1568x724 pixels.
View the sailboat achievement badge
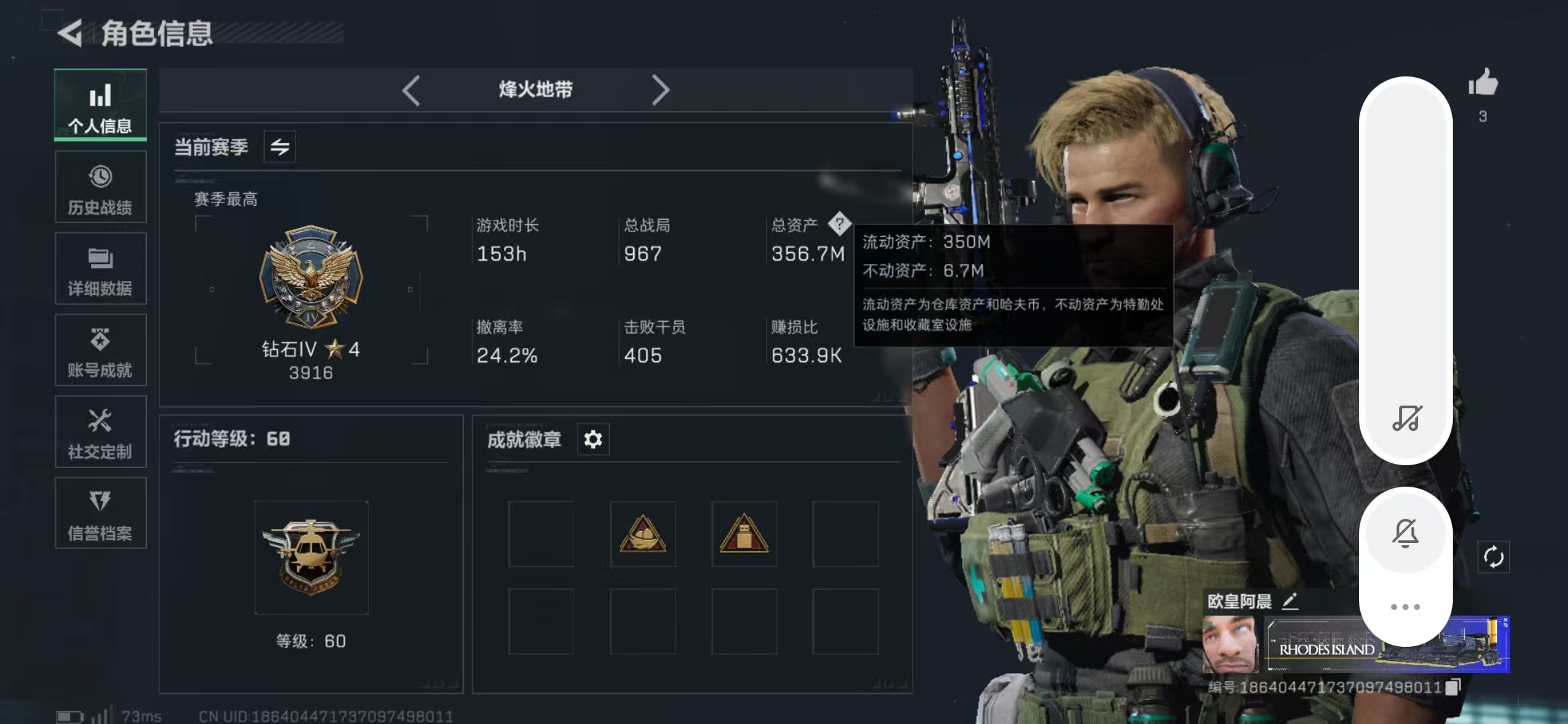pyautogui.click(x=643, y=534)
